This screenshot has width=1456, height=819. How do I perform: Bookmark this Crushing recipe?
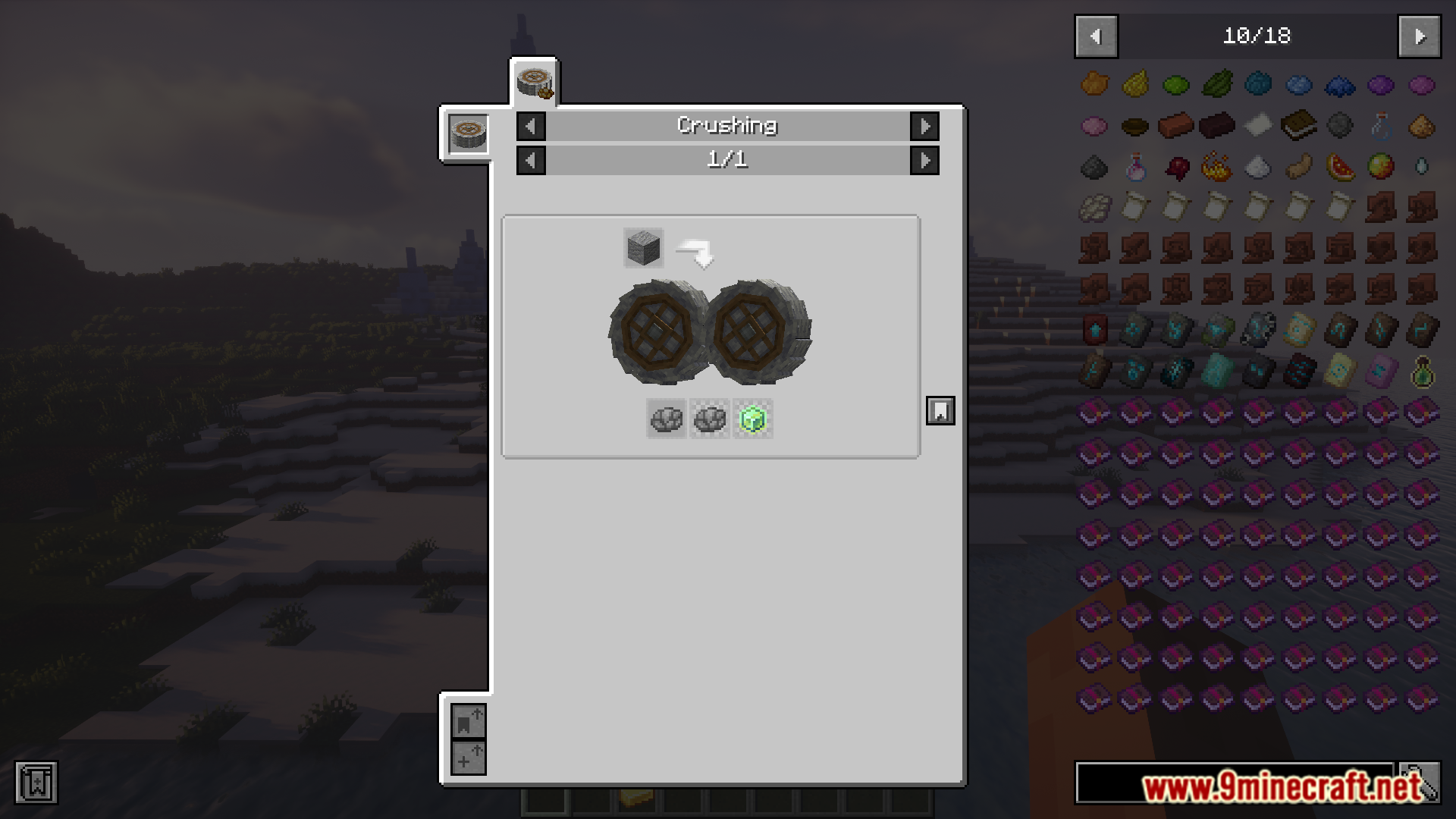tap(940, 411)
